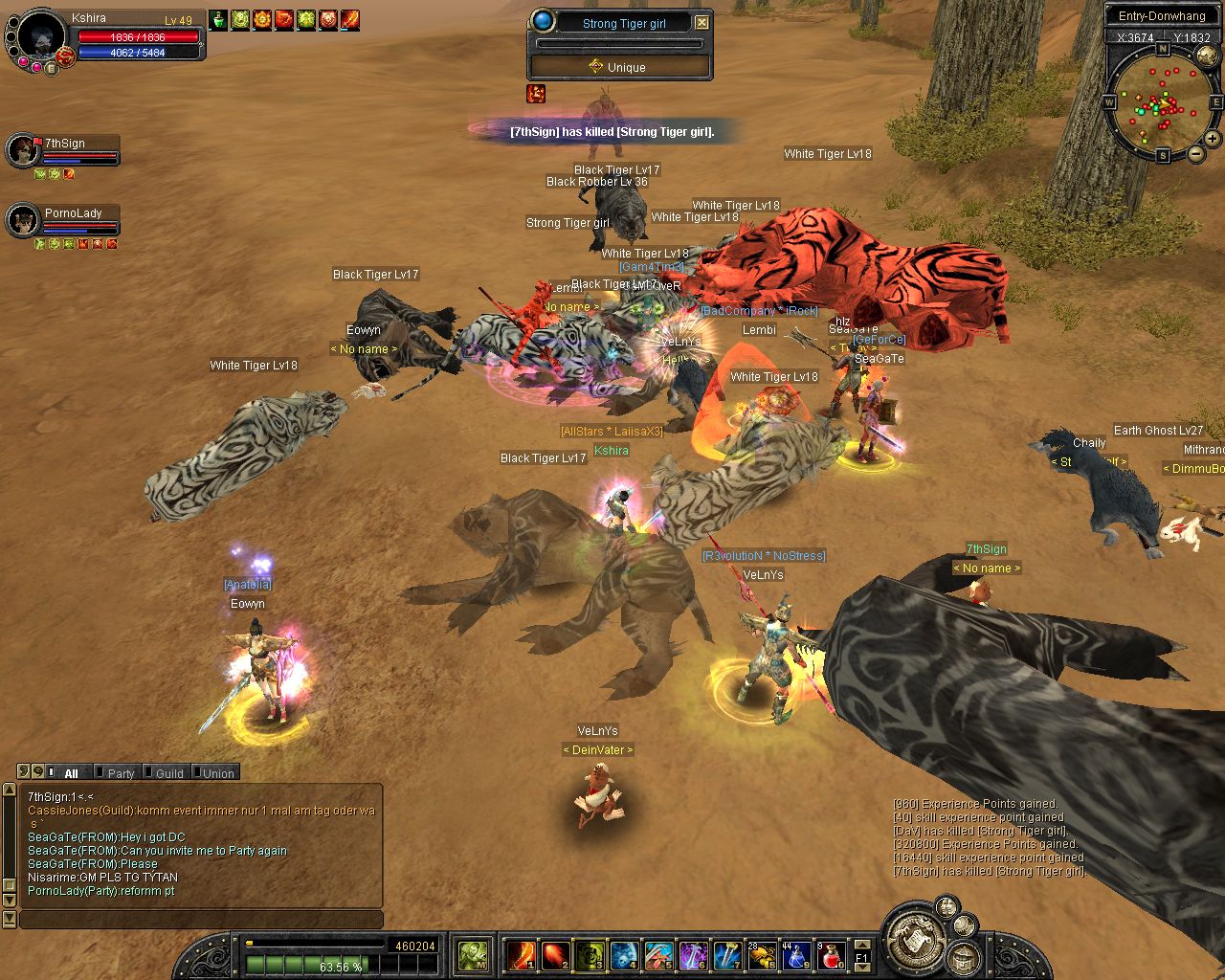The height and width of the screenshot is (980, 1225).
Task: Click the chat input field
Action: [201, 920]
